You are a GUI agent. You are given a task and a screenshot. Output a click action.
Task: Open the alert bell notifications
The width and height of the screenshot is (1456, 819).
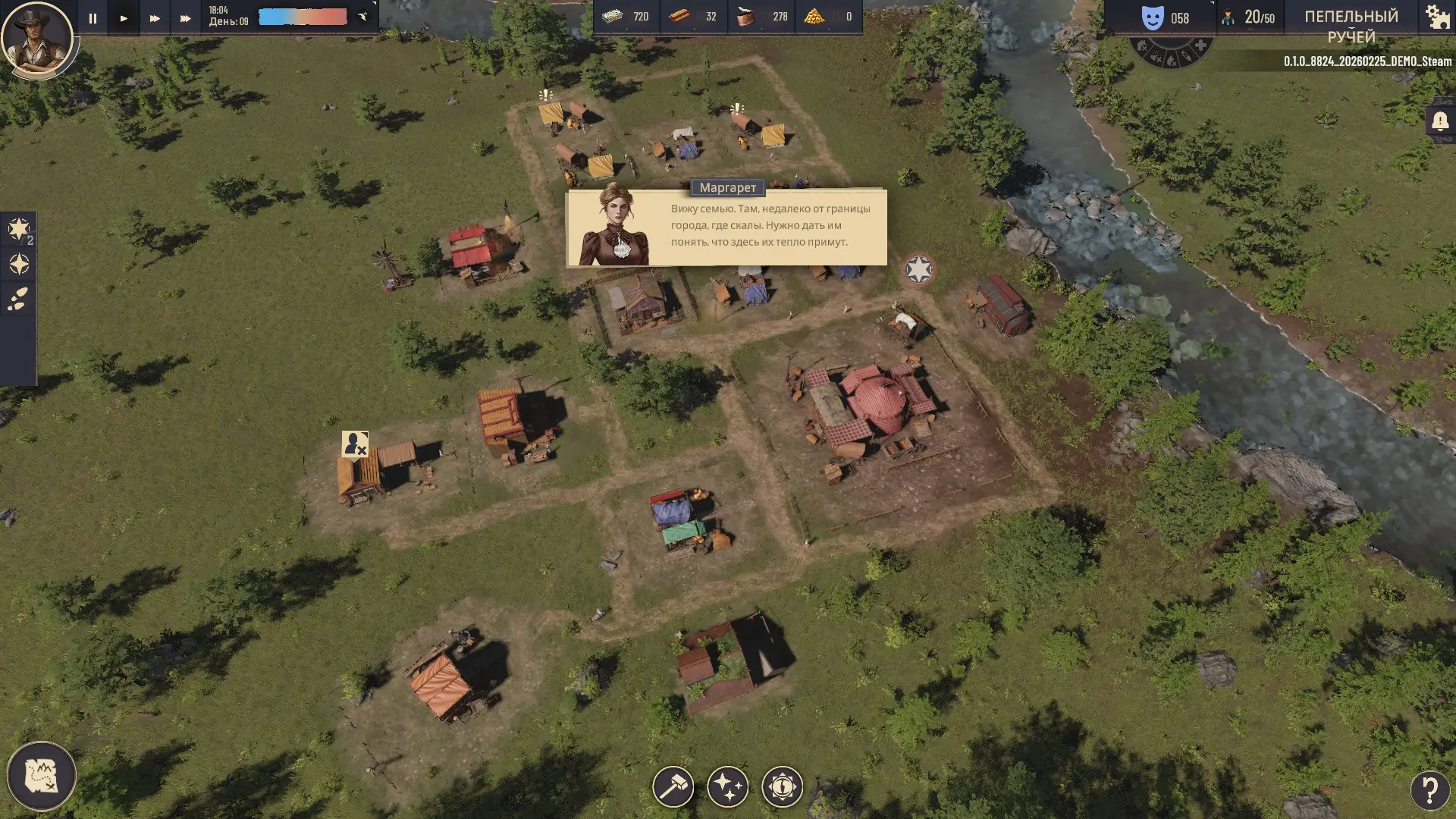pos(1440,121)
